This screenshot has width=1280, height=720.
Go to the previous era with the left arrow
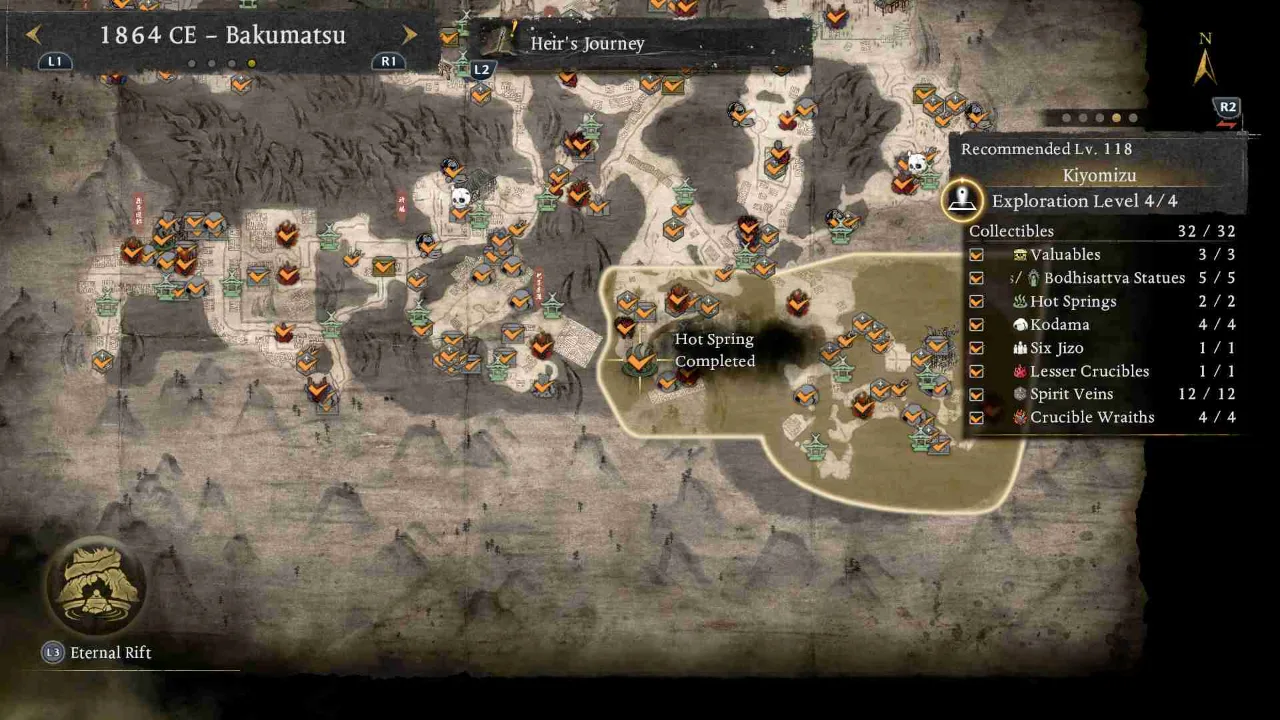(33, 35)
